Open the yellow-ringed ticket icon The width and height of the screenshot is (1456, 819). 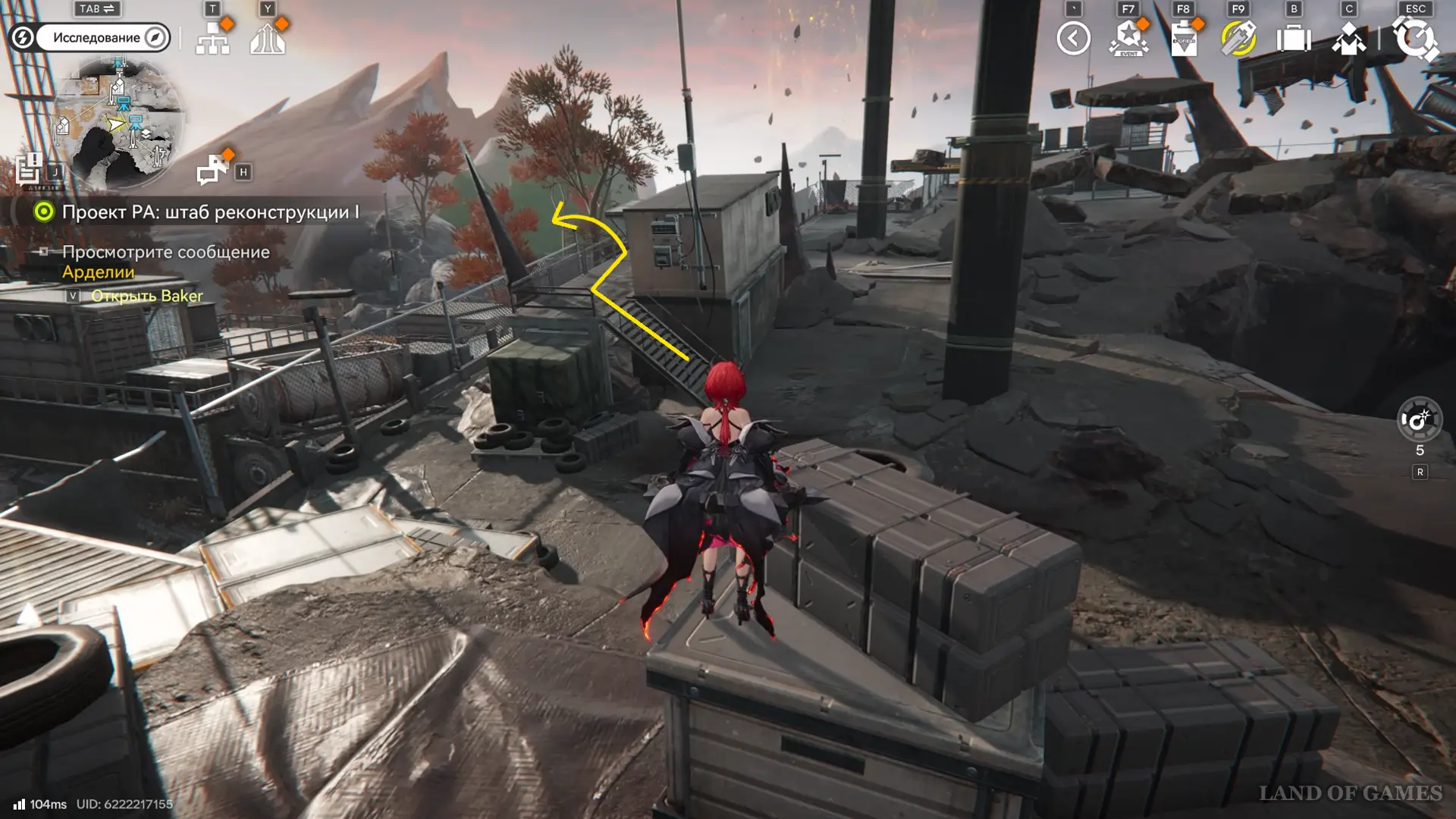tap(1238, 39)
